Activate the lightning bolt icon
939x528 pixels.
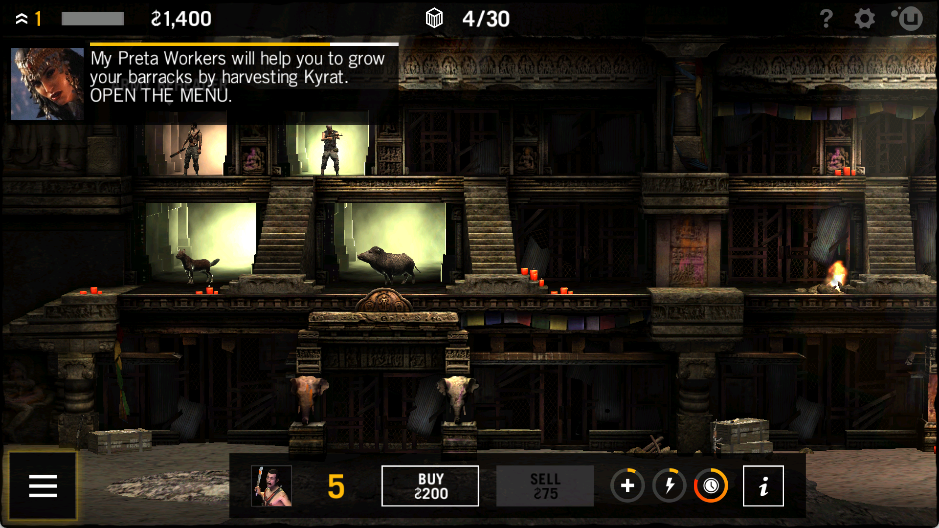coord(669,486)
